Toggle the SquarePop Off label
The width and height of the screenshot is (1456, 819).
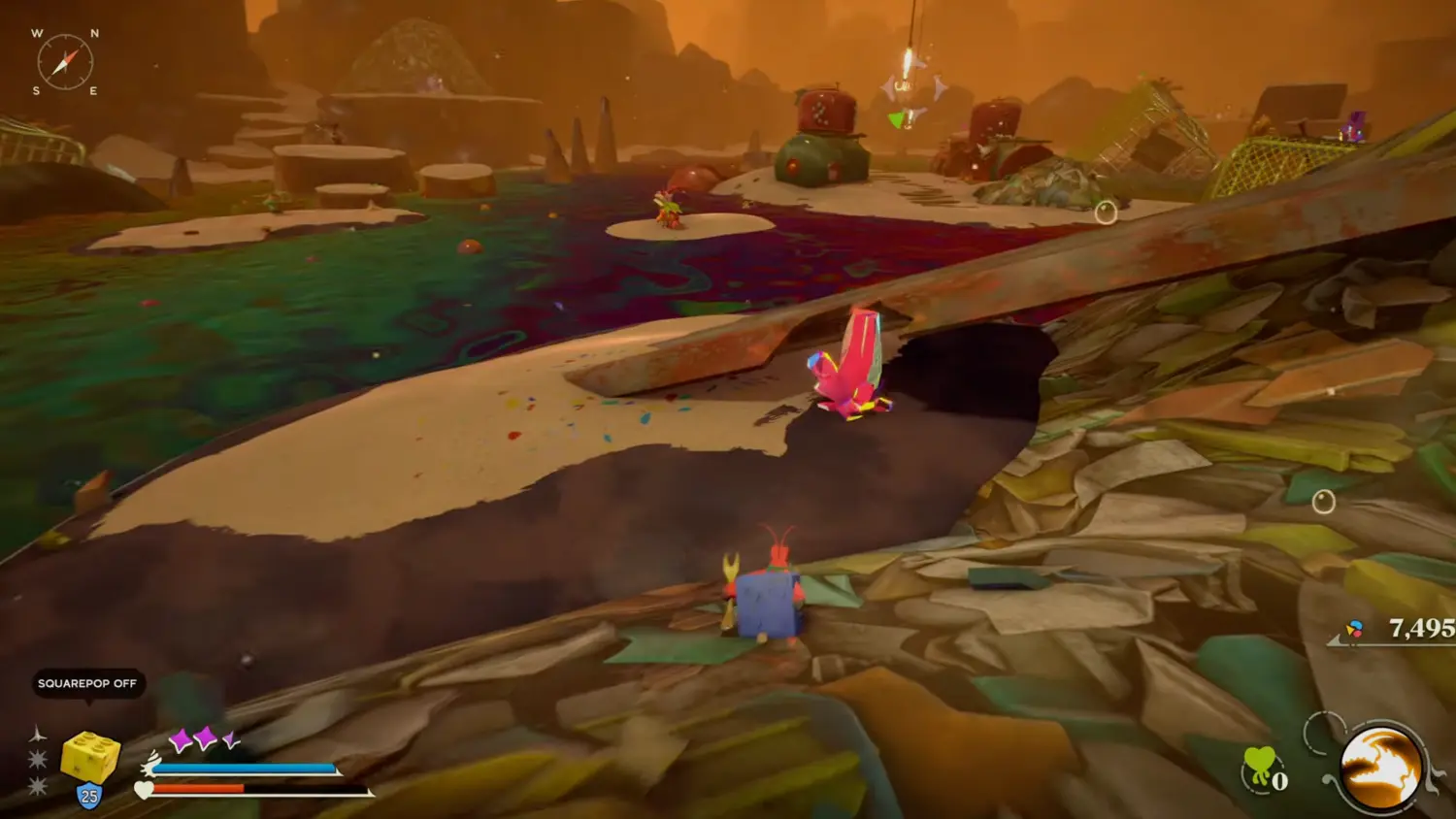(x=87, y=683)
